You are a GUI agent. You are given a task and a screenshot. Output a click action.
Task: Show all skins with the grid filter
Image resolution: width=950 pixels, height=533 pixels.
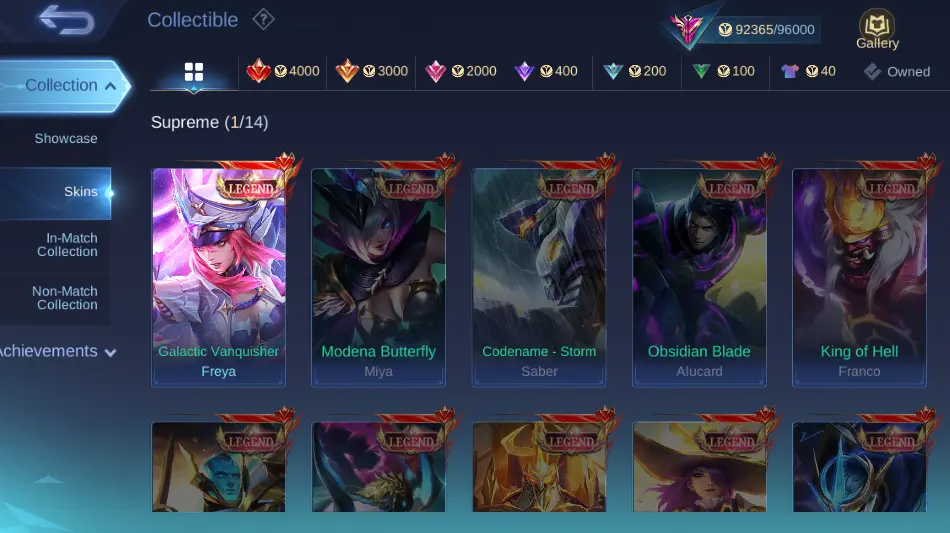(x=194, y=72)
